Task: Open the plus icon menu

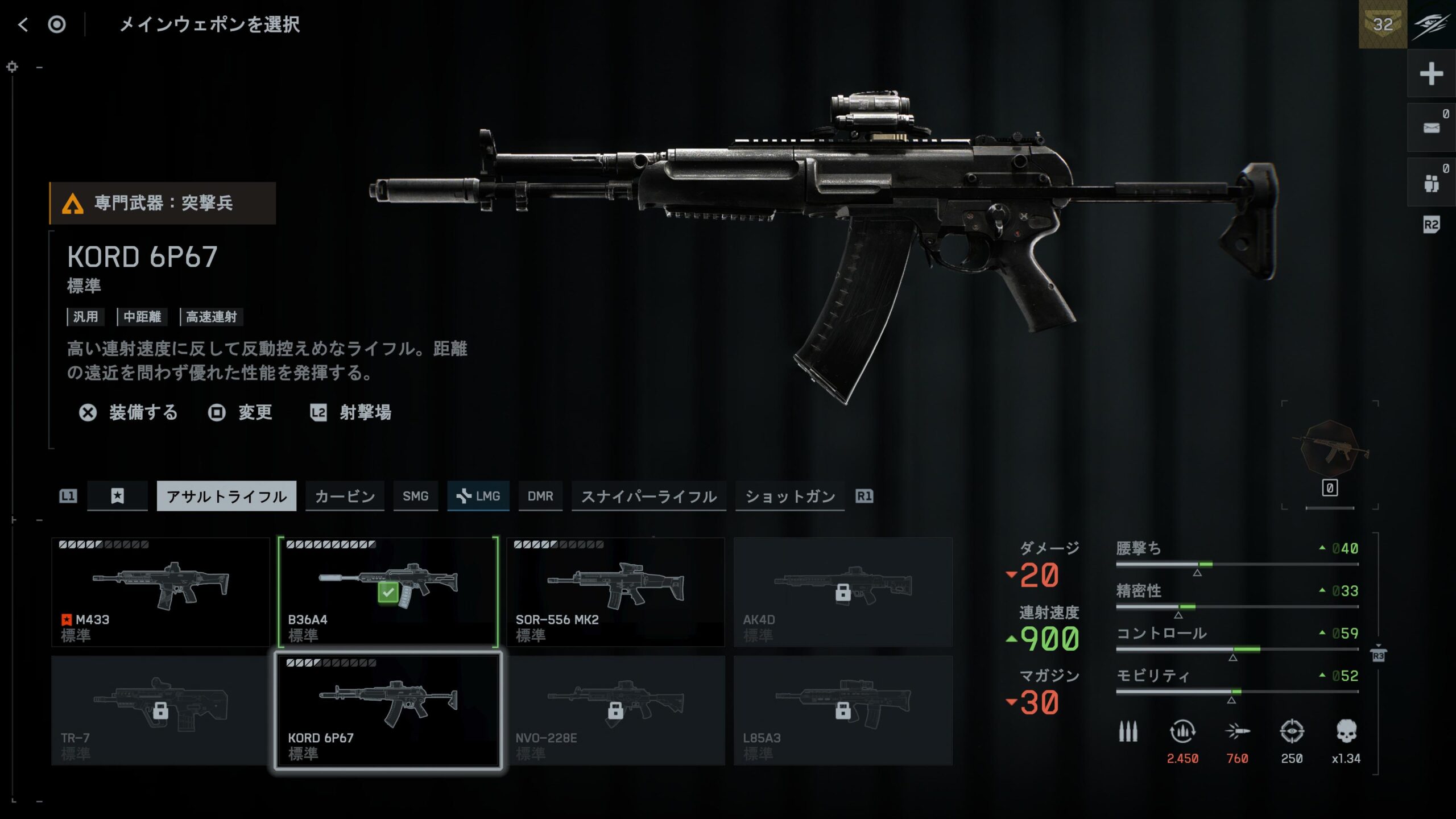Action: (1431, 74)
